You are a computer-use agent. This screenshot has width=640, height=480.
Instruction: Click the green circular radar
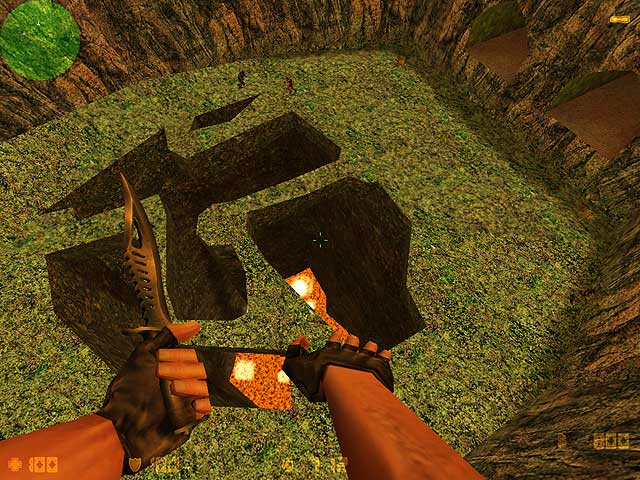40,40
